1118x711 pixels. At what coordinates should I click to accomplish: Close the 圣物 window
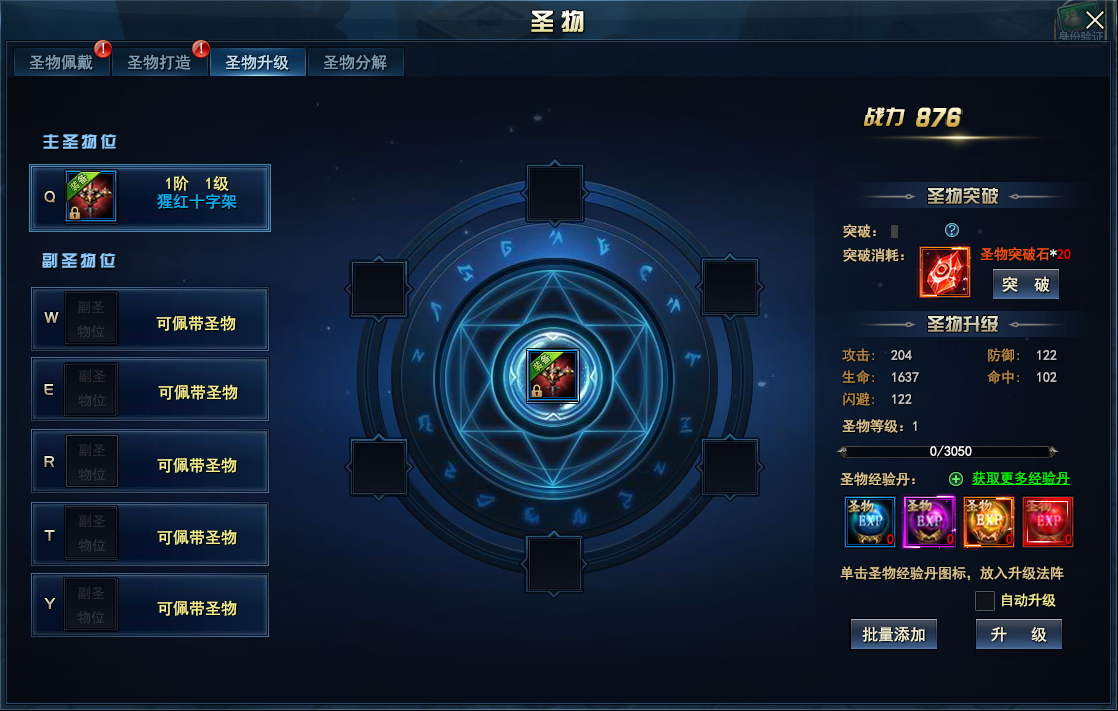coord(1095,21)
